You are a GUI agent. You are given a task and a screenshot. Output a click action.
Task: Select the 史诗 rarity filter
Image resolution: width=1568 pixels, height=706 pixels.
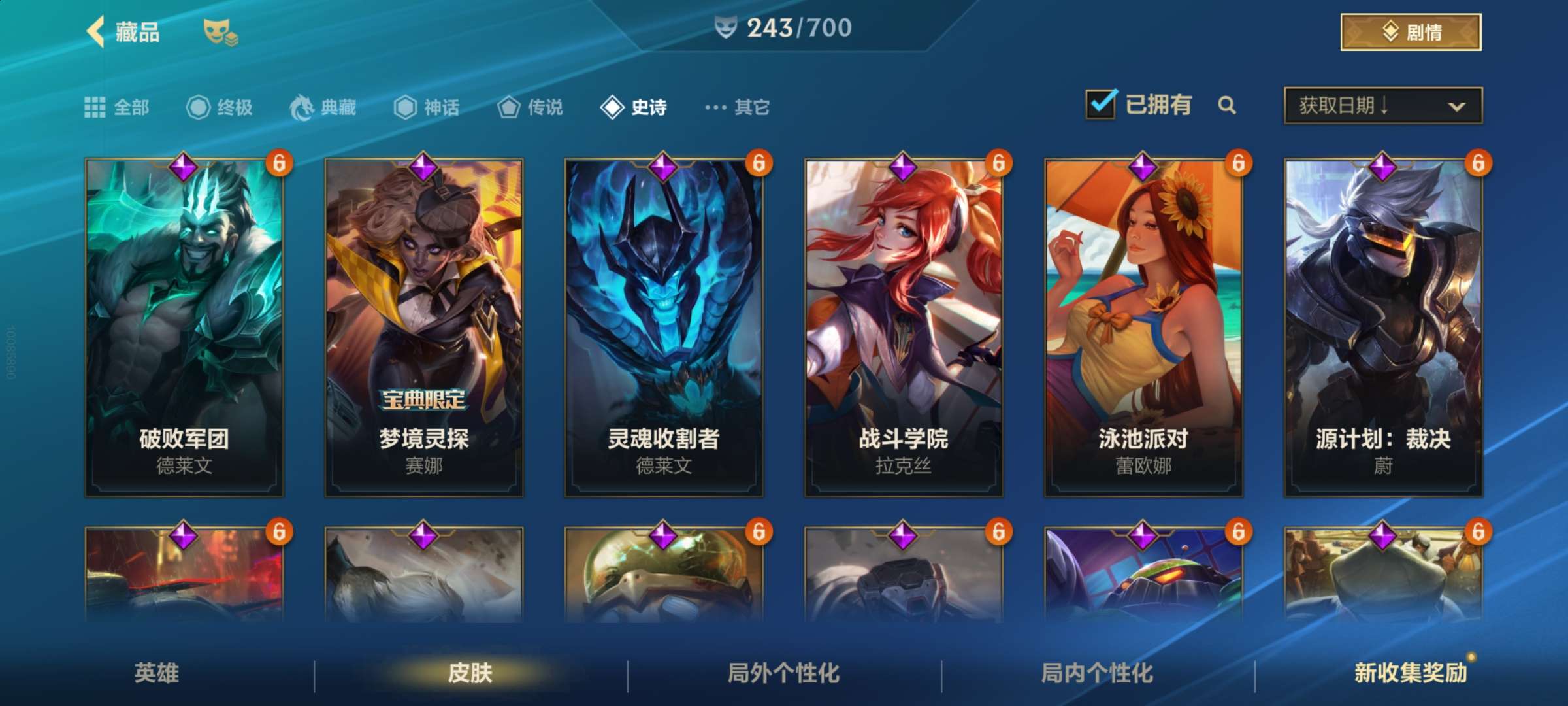pyautogui.click(x=634, y=107)
